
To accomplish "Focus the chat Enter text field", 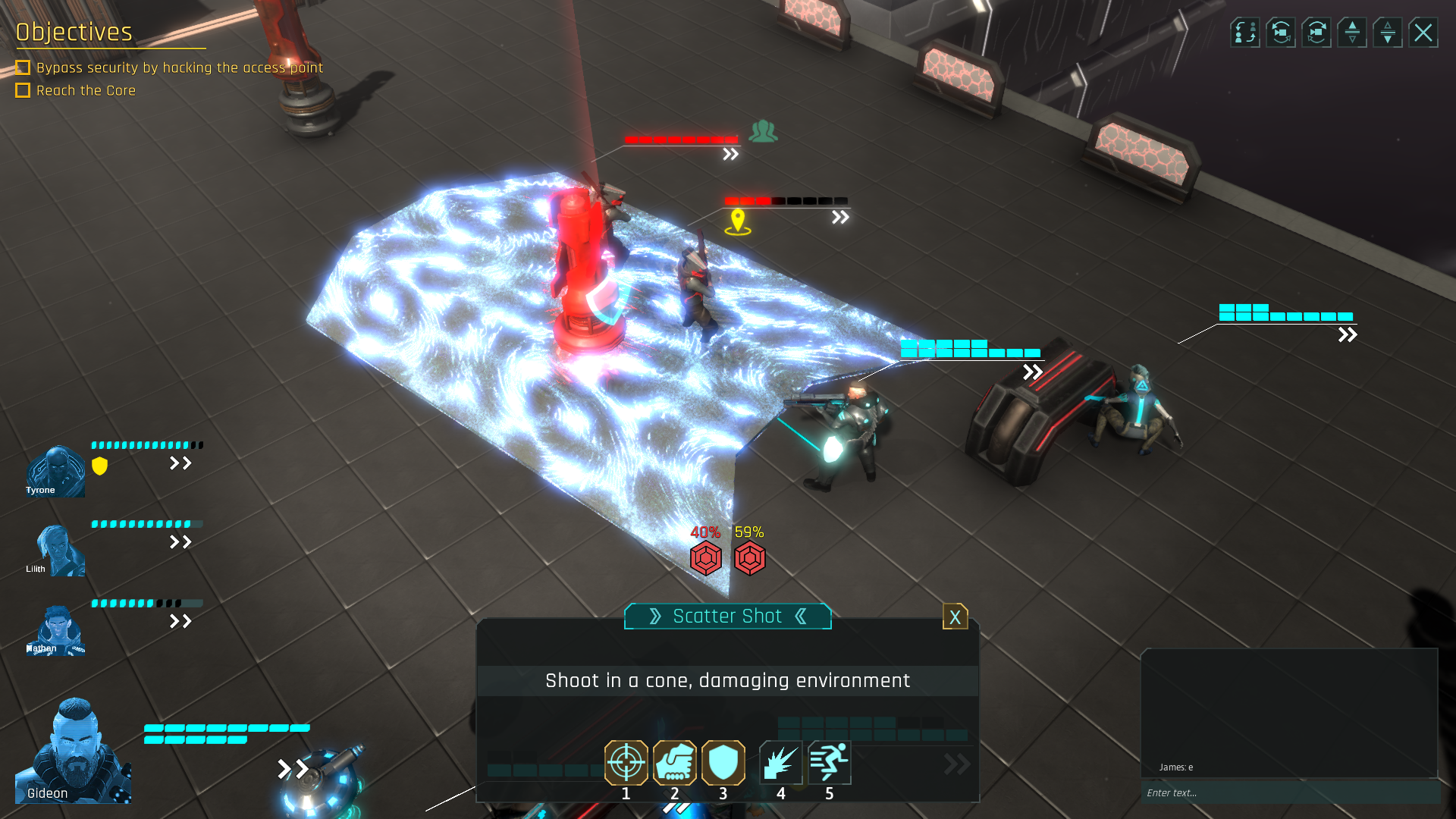I will point(1289,792).
